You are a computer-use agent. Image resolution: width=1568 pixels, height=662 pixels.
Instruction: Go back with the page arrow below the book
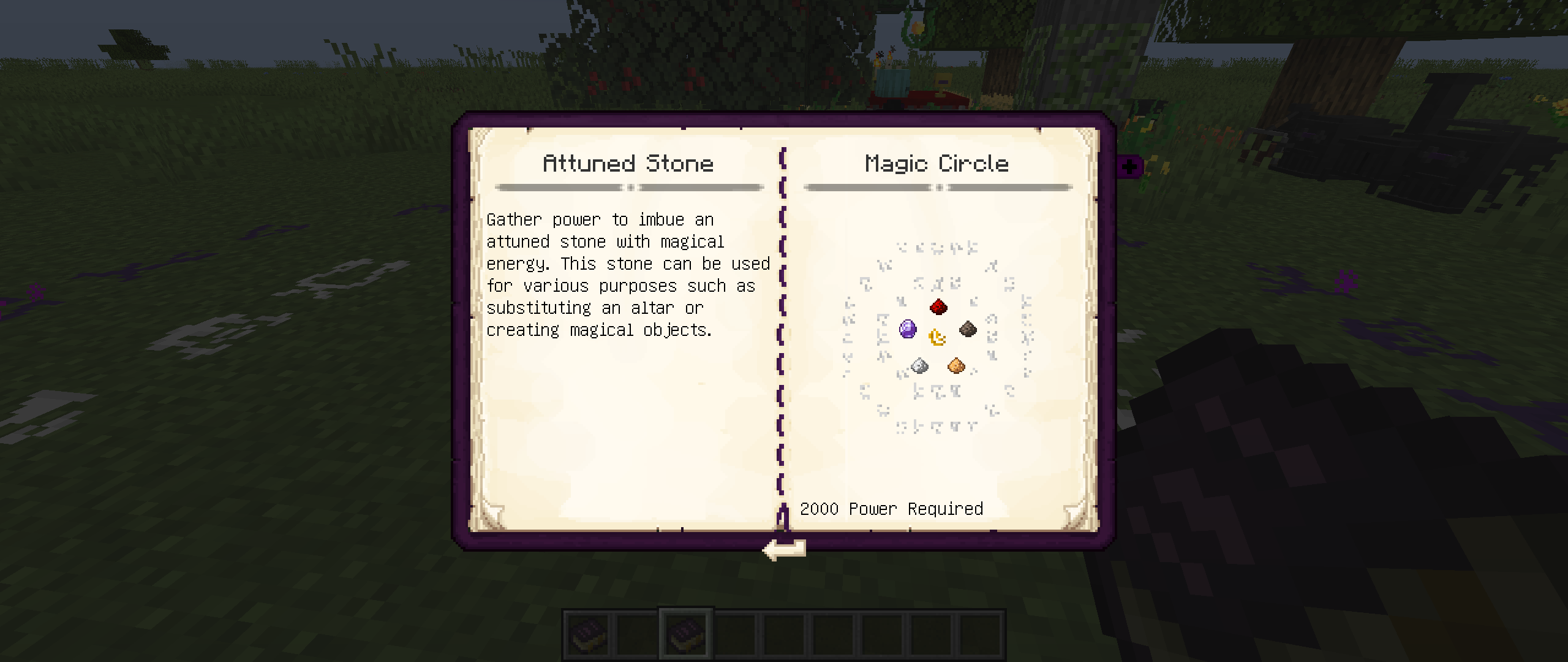783,549
